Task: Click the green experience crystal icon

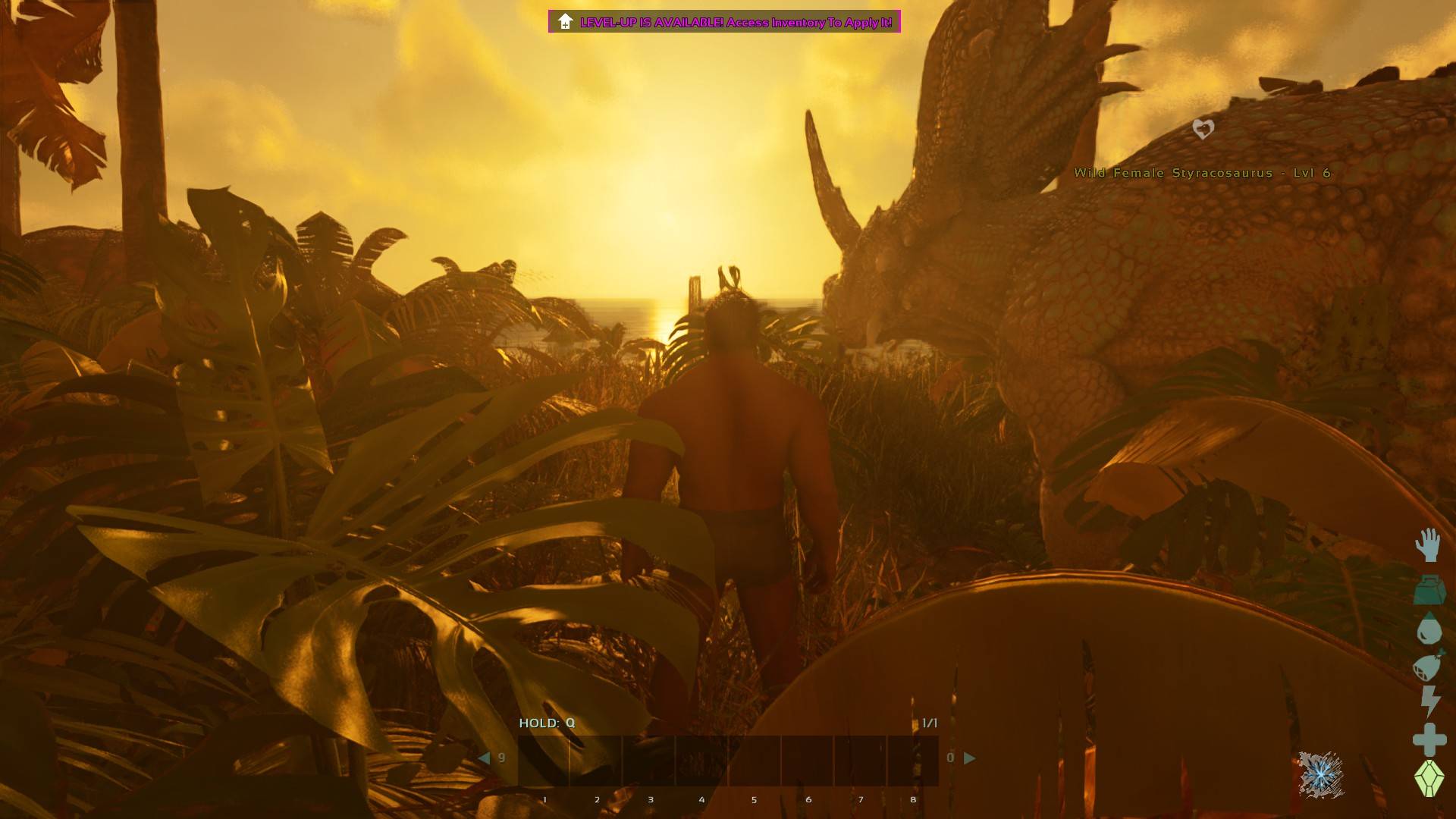Action: coord(1429,778)
